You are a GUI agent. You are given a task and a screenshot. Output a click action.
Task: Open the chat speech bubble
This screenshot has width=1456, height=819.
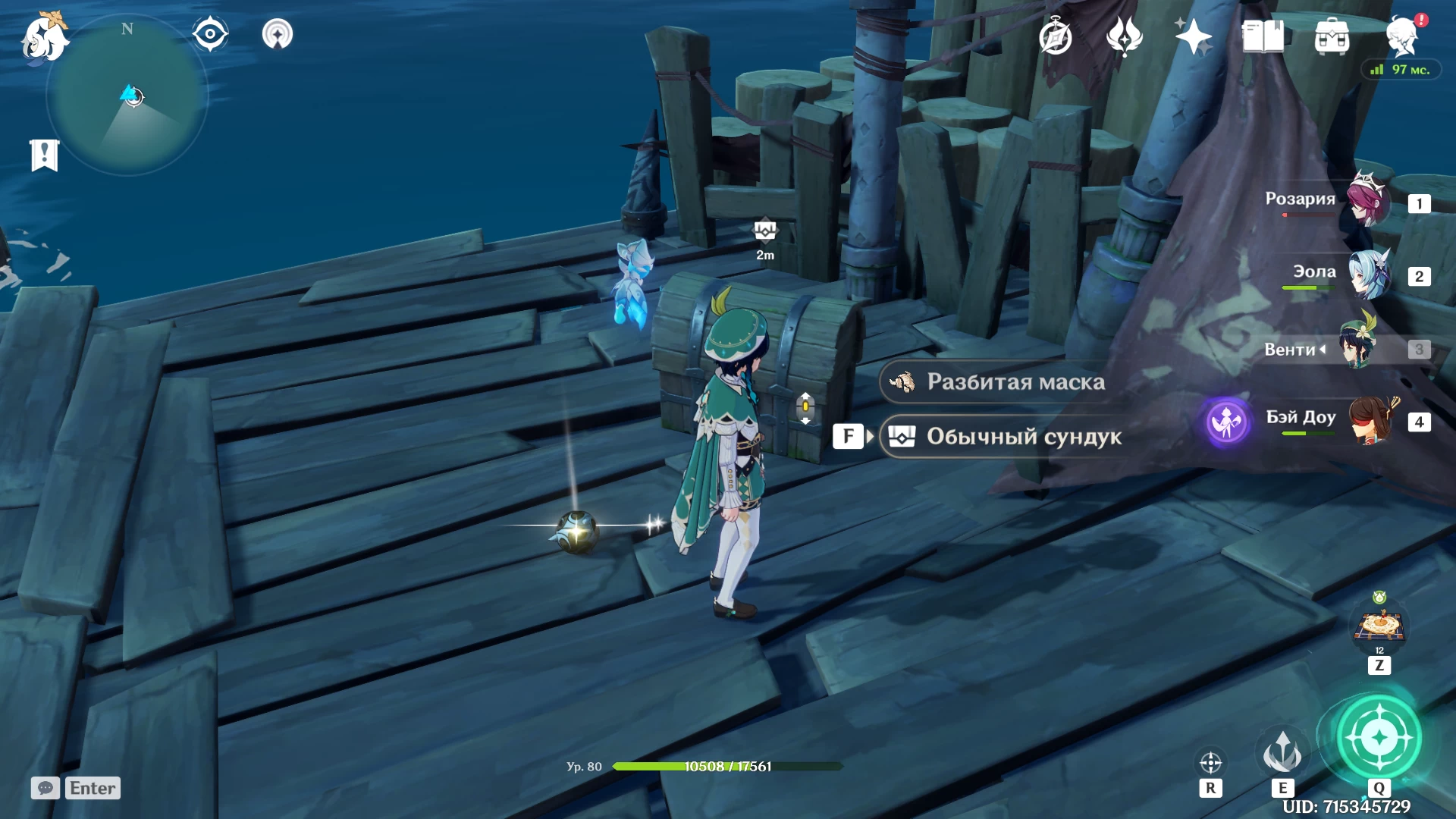(45, 788)
